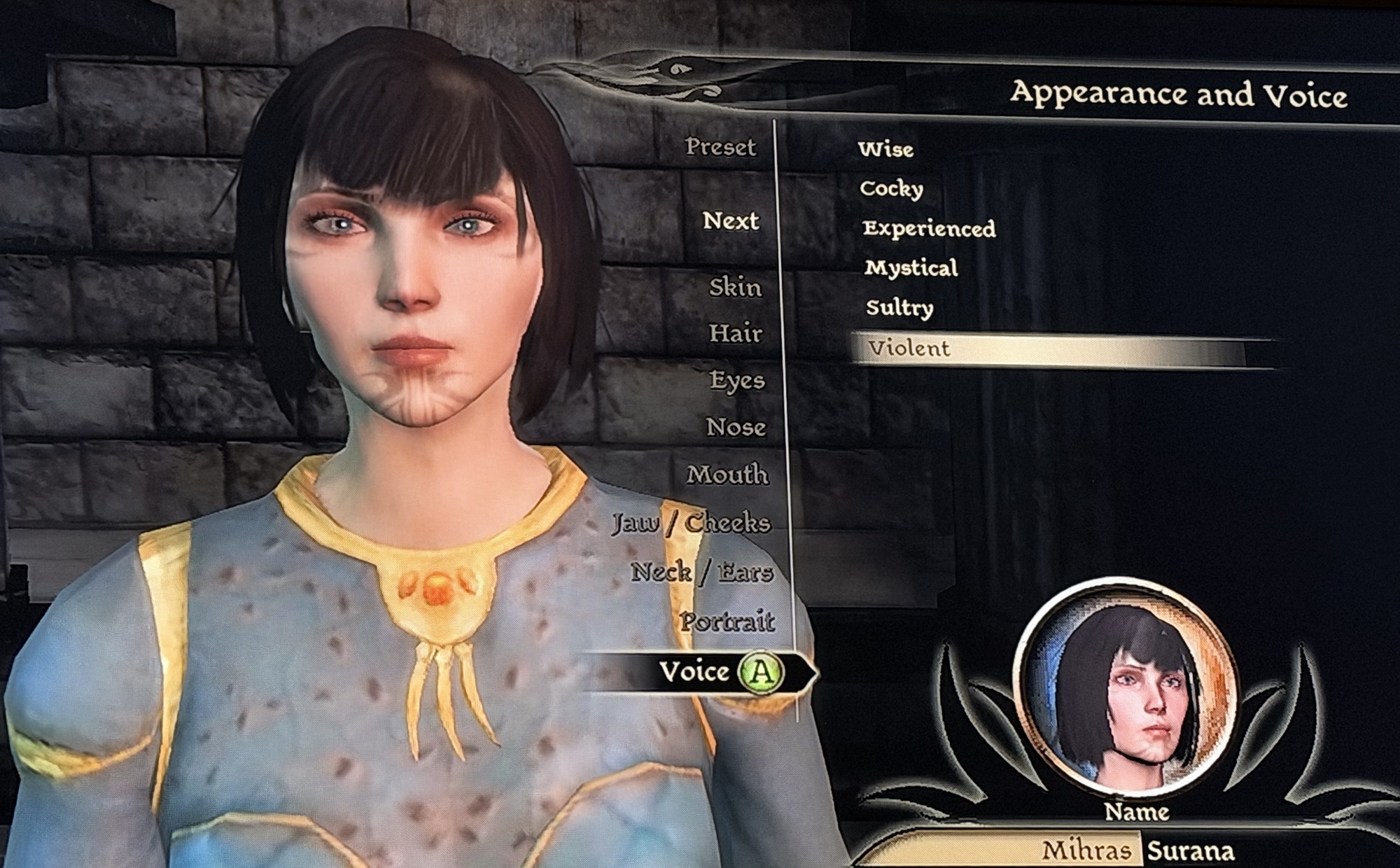The width and height of the screenshot is (1400, 868).
Task: Choose the highlighted Violent voice
Action: pyautogui.click(x=909, y=349)
